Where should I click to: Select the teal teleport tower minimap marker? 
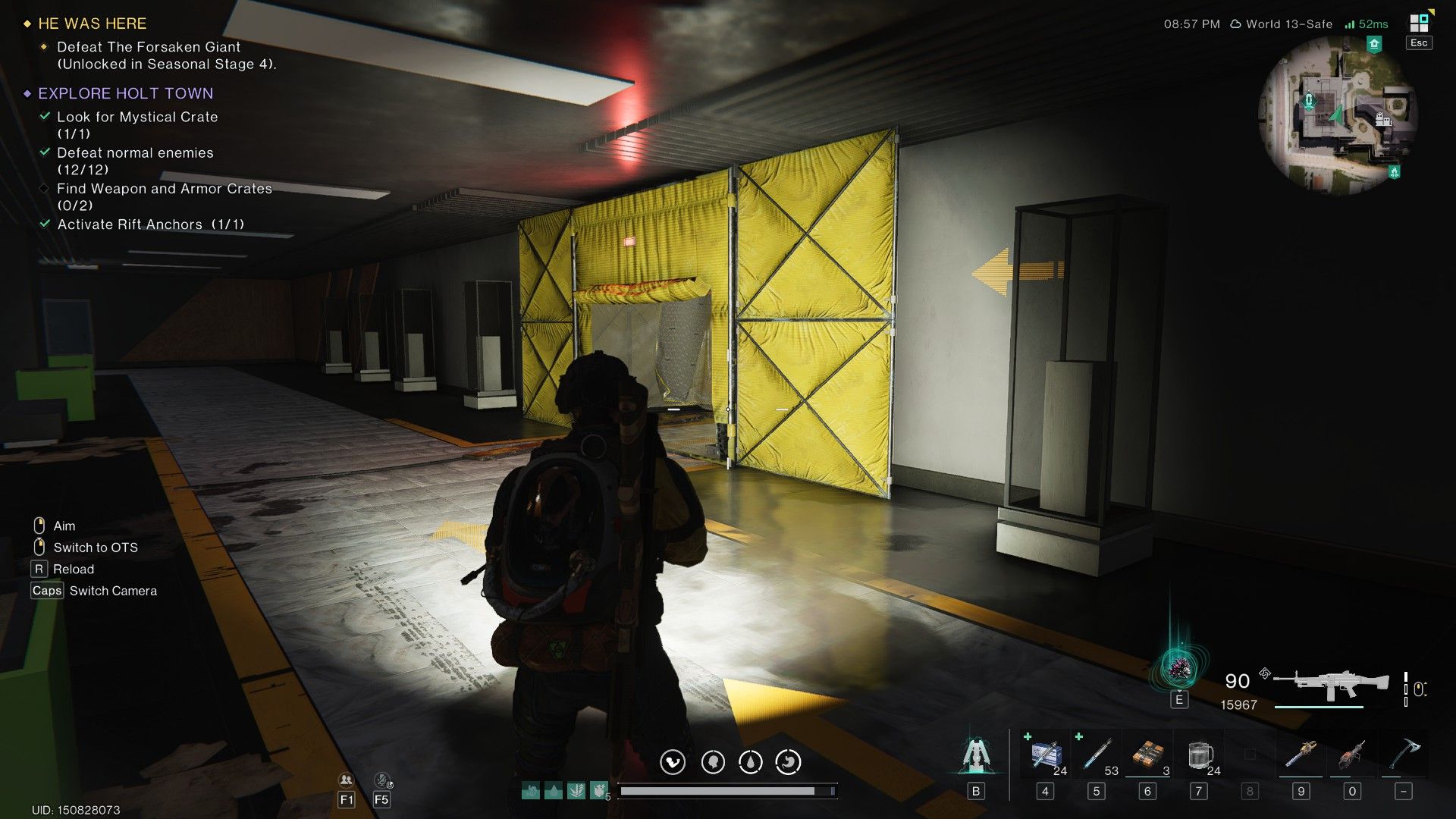click(x=1308, y=101)
